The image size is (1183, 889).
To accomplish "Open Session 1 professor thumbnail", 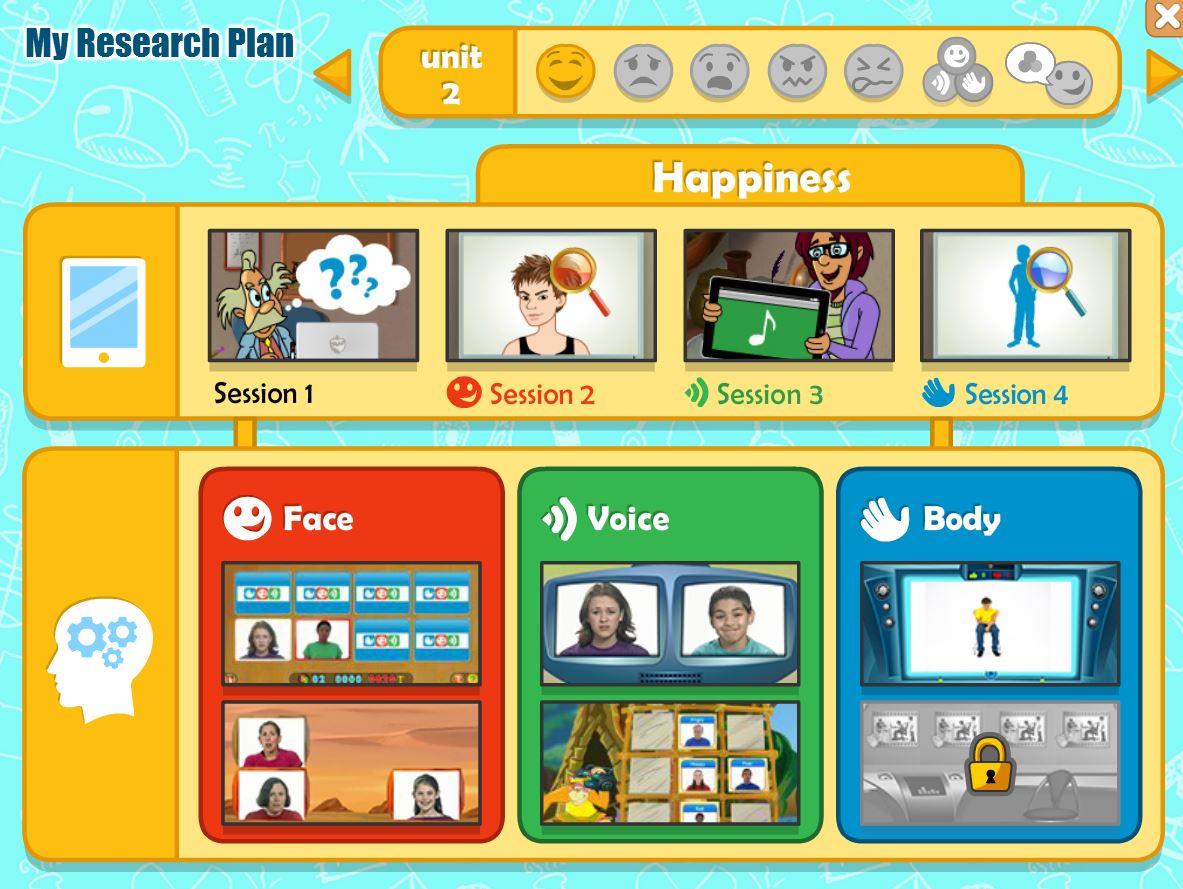I will [x=313, y=295].
